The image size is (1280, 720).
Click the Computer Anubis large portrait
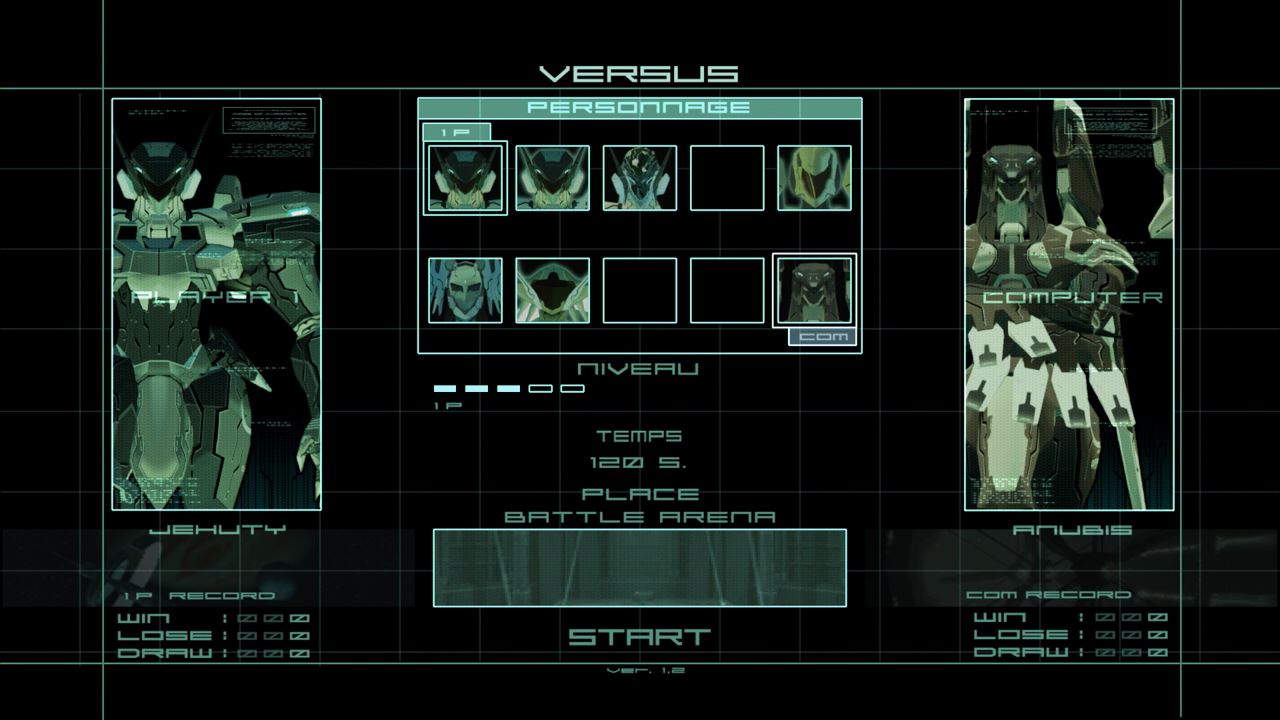tap(1069, 304)
